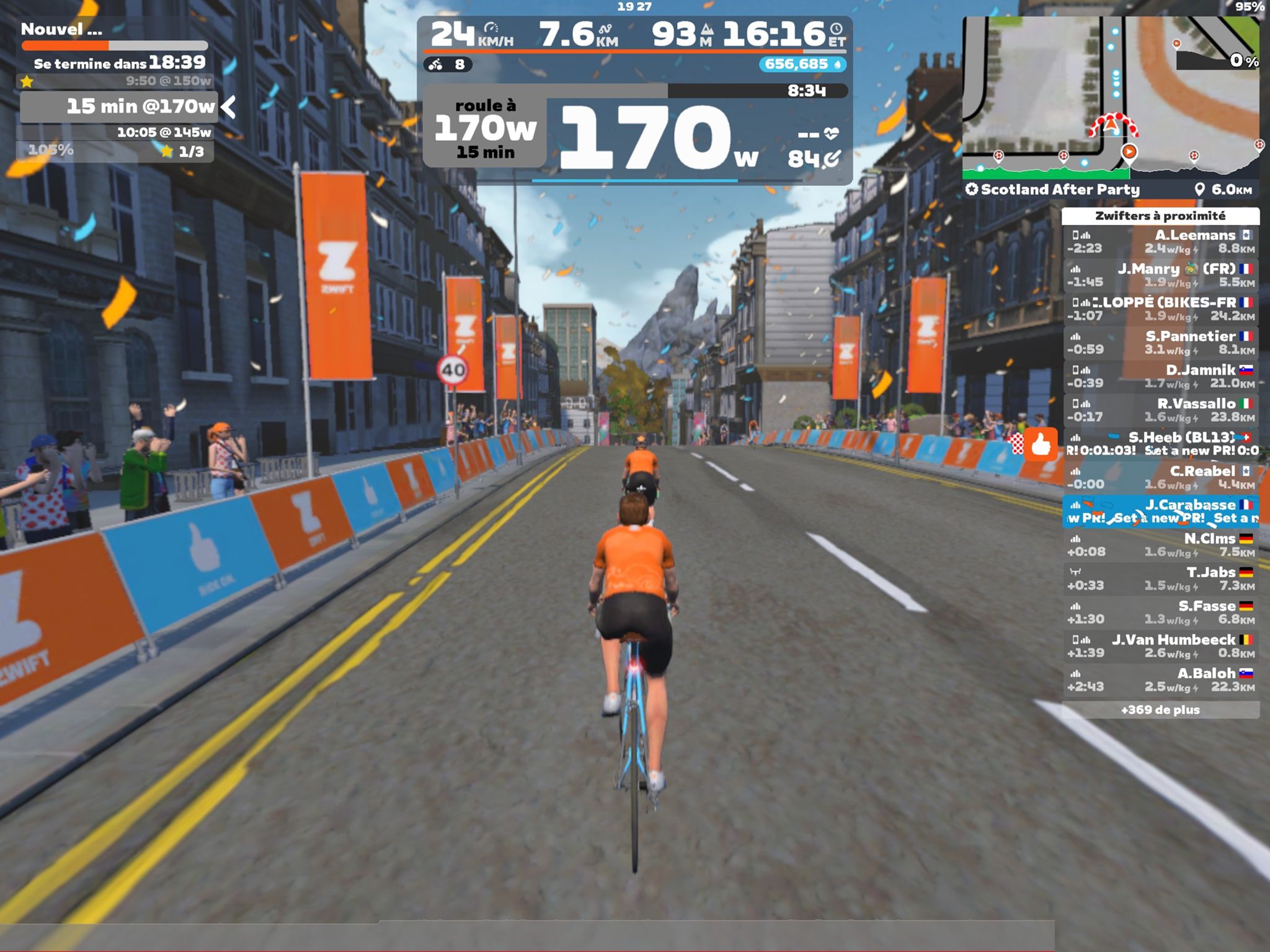This screenshot has width=1270, height=952.
Task: Pick A.Baloh from the nearby Zwifters
Action: pos(1160,679)
